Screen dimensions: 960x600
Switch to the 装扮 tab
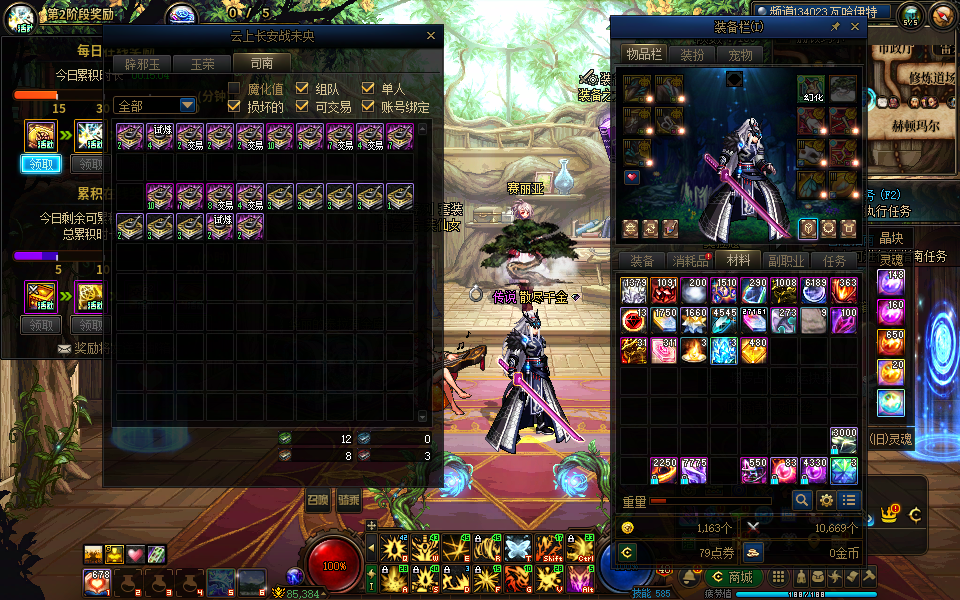click(x=692, y=54)
